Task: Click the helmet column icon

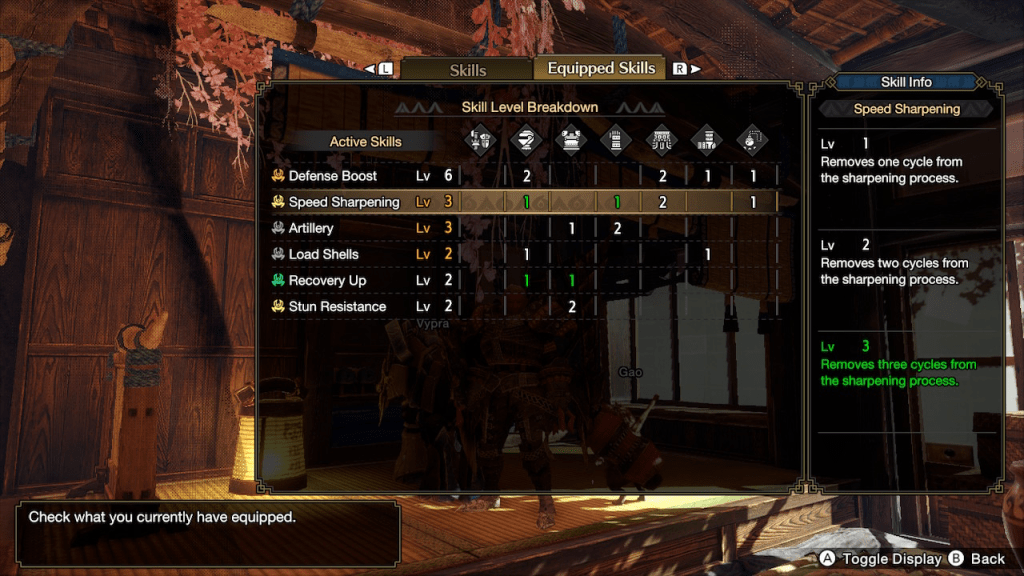Action: point(526,140)
